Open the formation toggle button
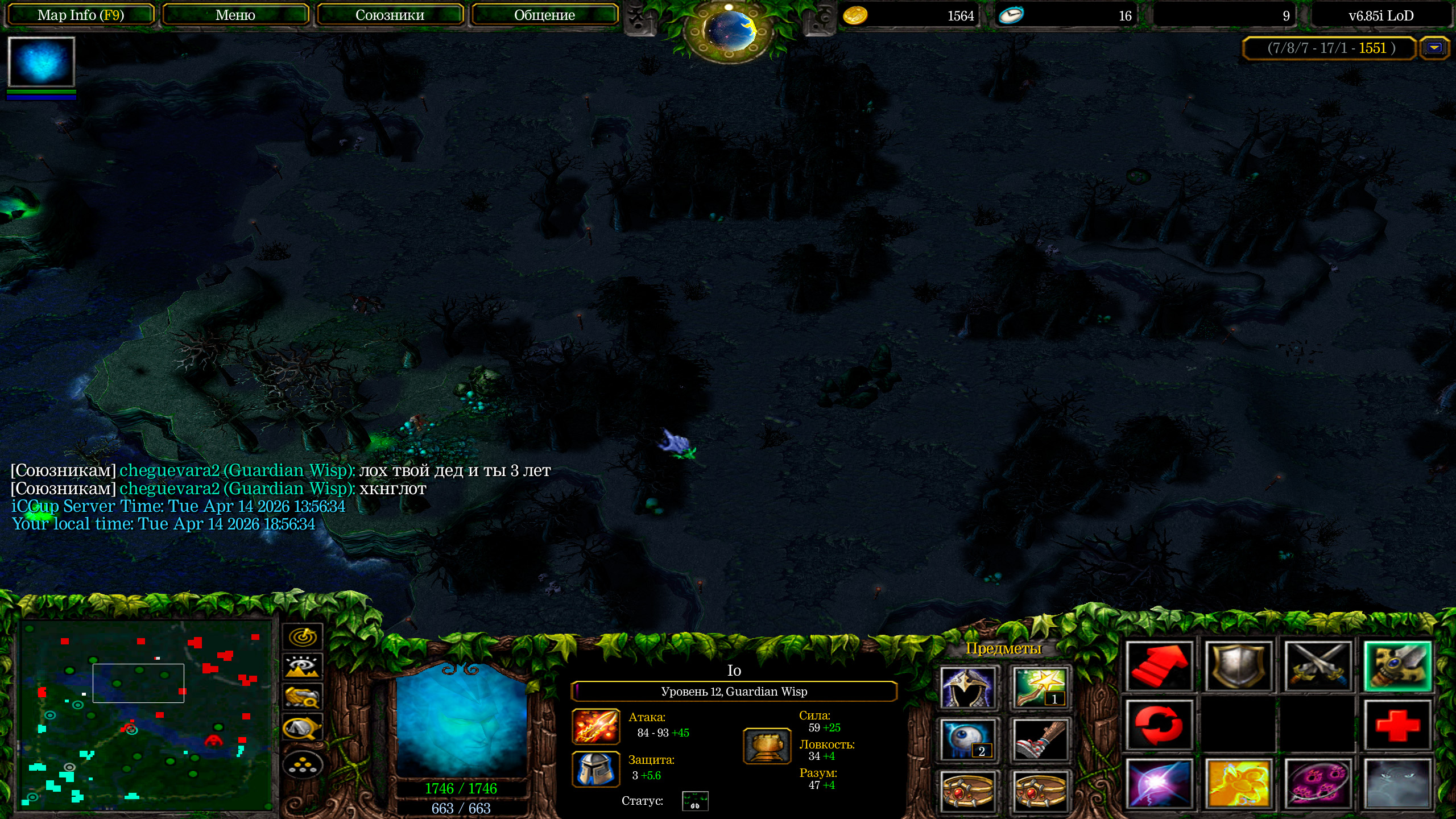The width and height of the screenshot is (1456, 819). click(x=303, y=765)
